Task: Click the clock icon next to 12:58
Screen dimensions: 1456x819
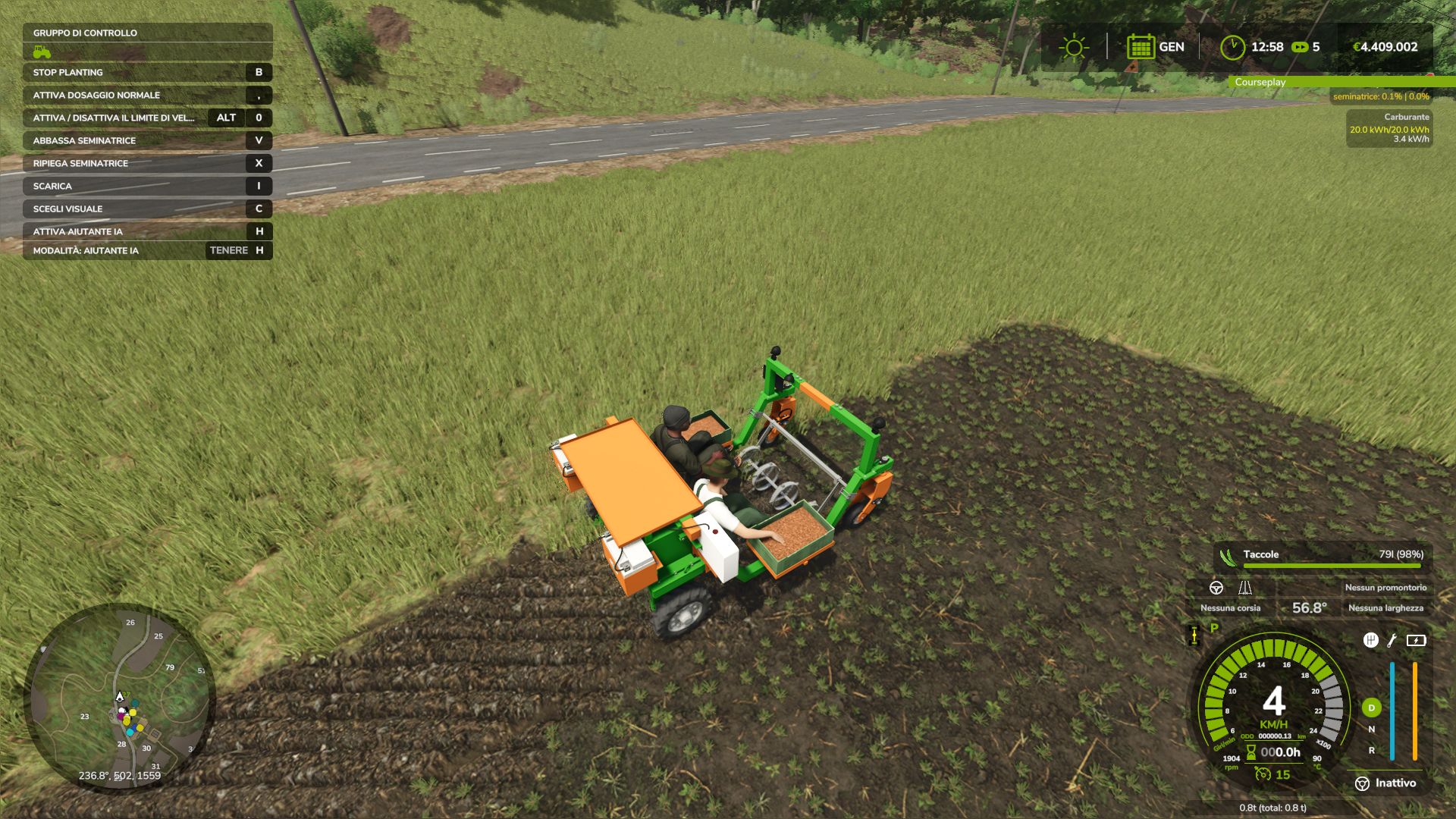Action: pos(1234,46)
